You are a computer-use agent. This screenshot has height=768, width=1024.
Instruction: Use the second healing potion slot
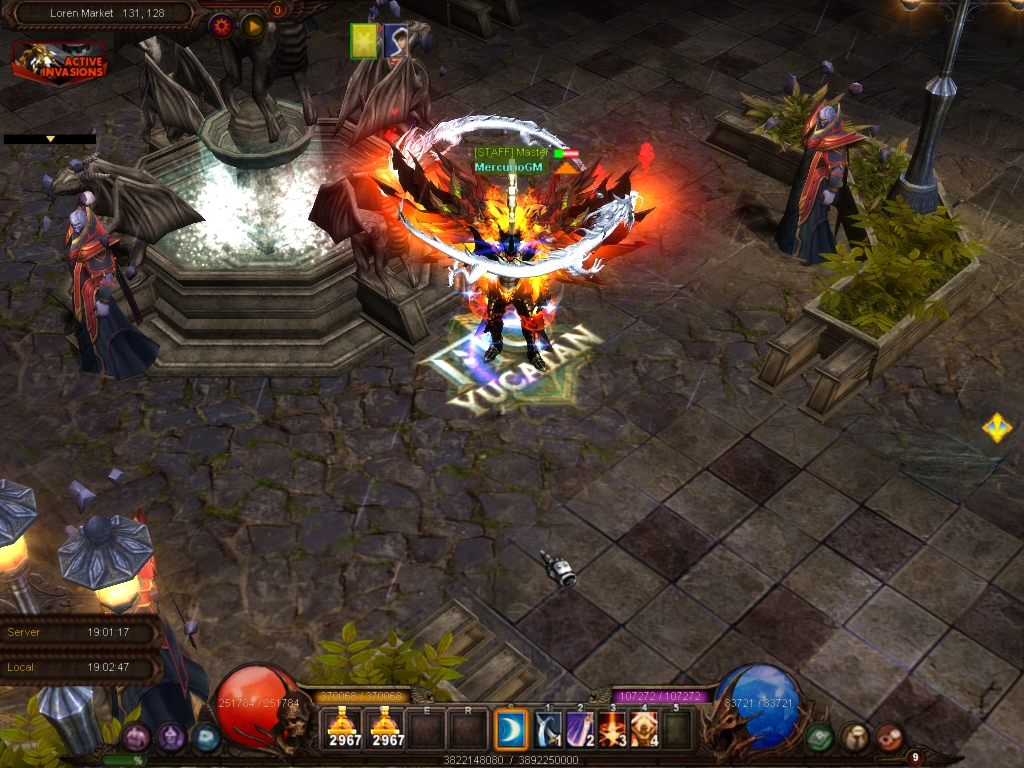pos(387,729)
